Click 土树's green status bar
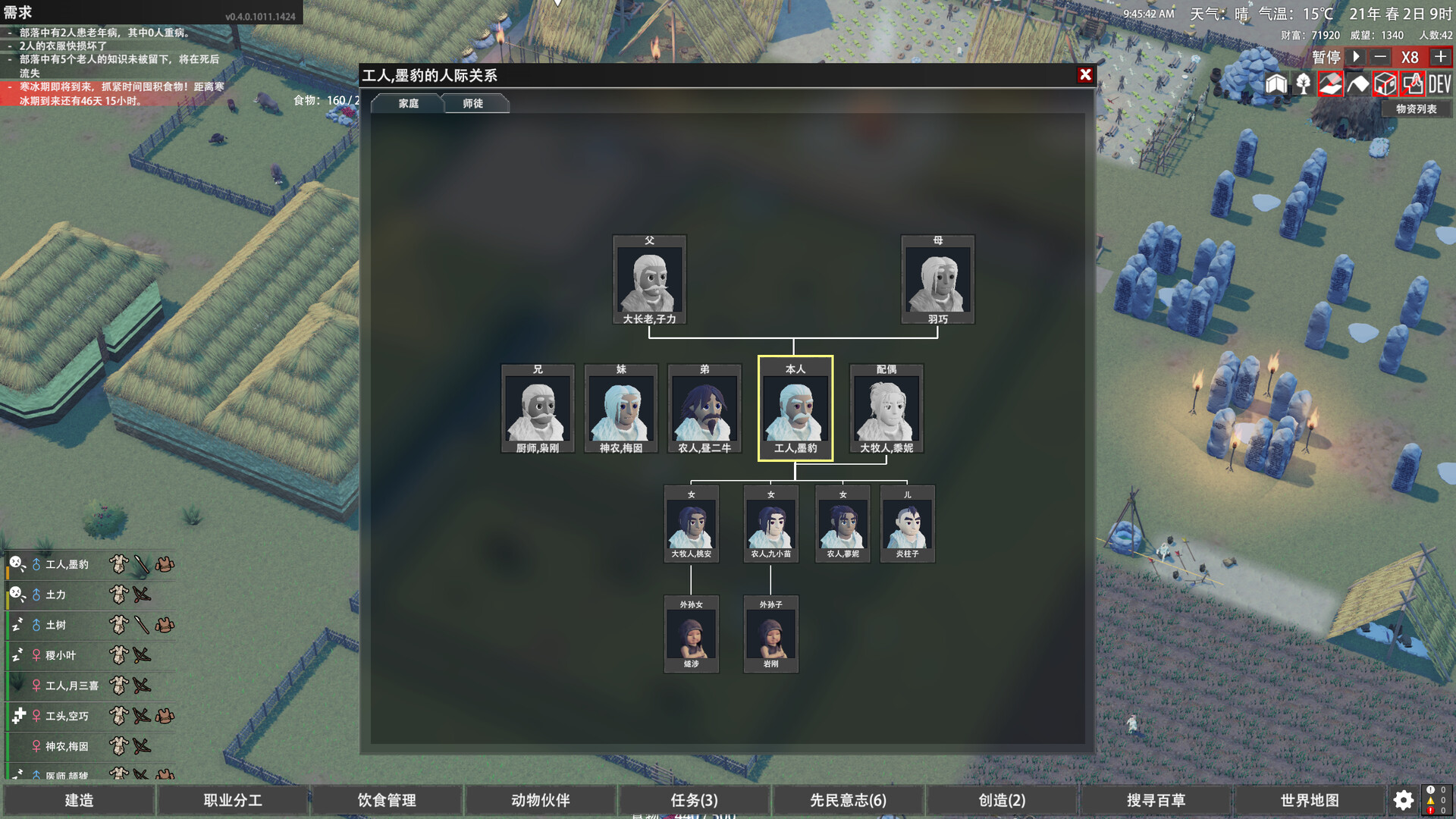Screen dimensions: 1456x819 [7, 626]
